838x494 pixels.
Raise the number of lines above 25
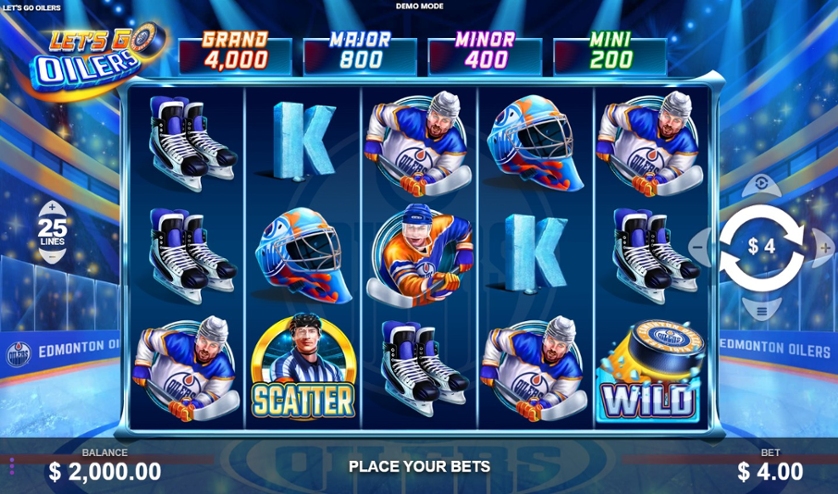tap(51, 207)
